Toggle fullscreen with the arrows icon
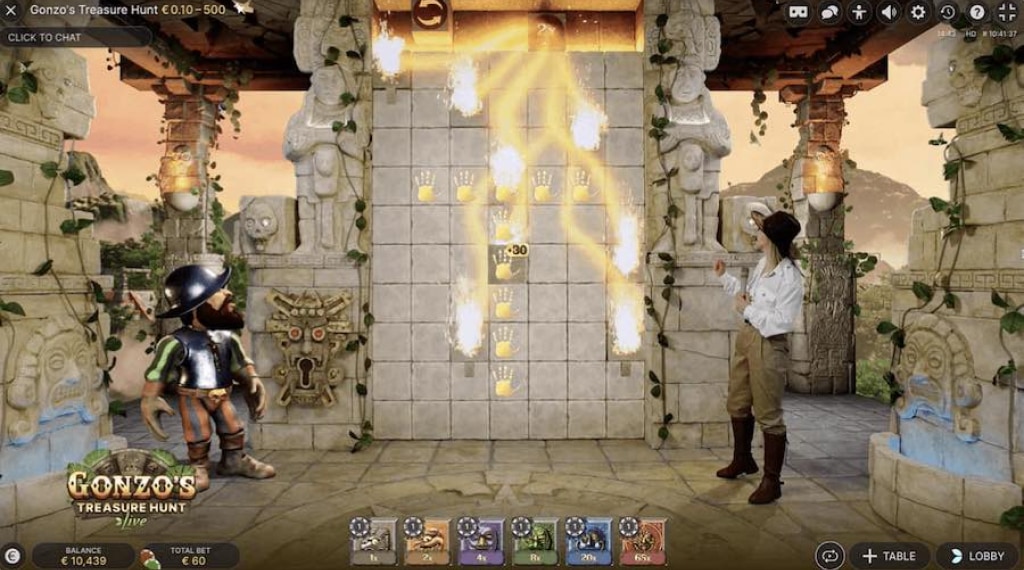1024x570 pixels. coord(1006,13)
